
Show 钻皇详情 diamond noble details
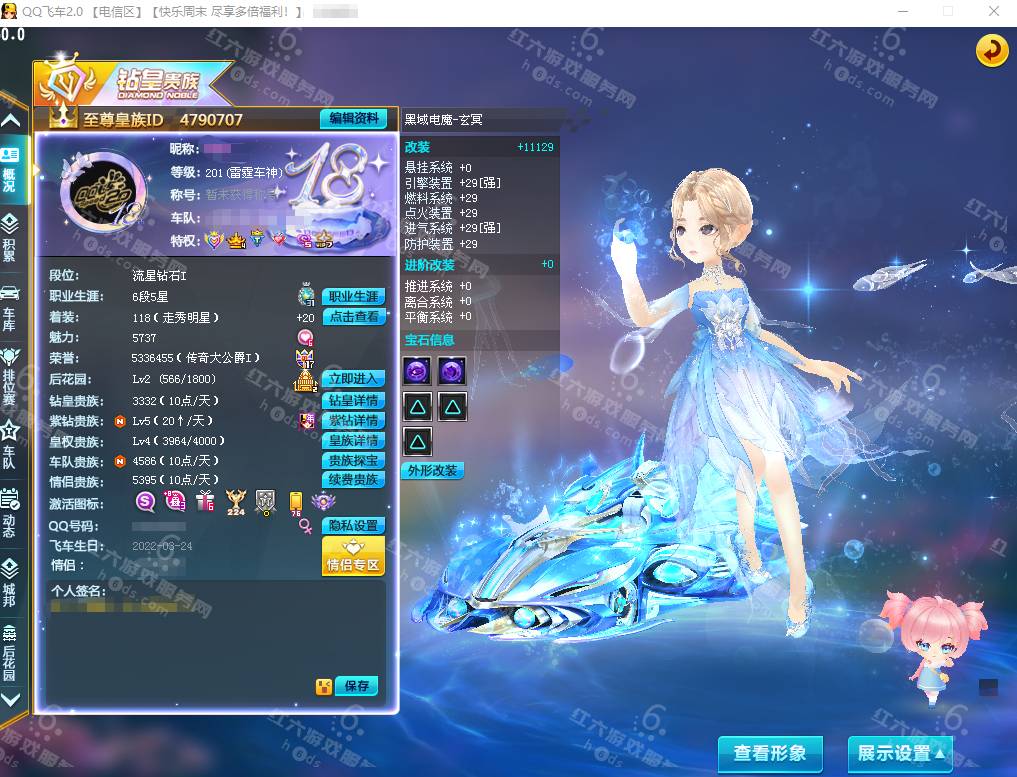(353, 400)
